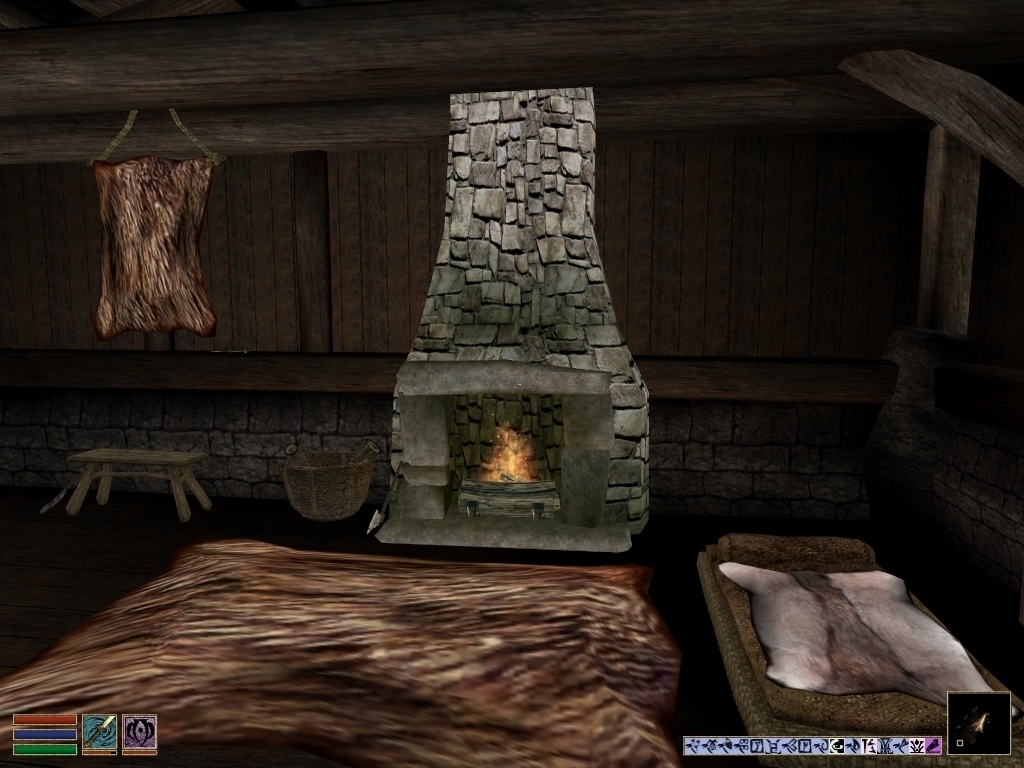Click the eye-shaped active effect icon

point(836,745)
